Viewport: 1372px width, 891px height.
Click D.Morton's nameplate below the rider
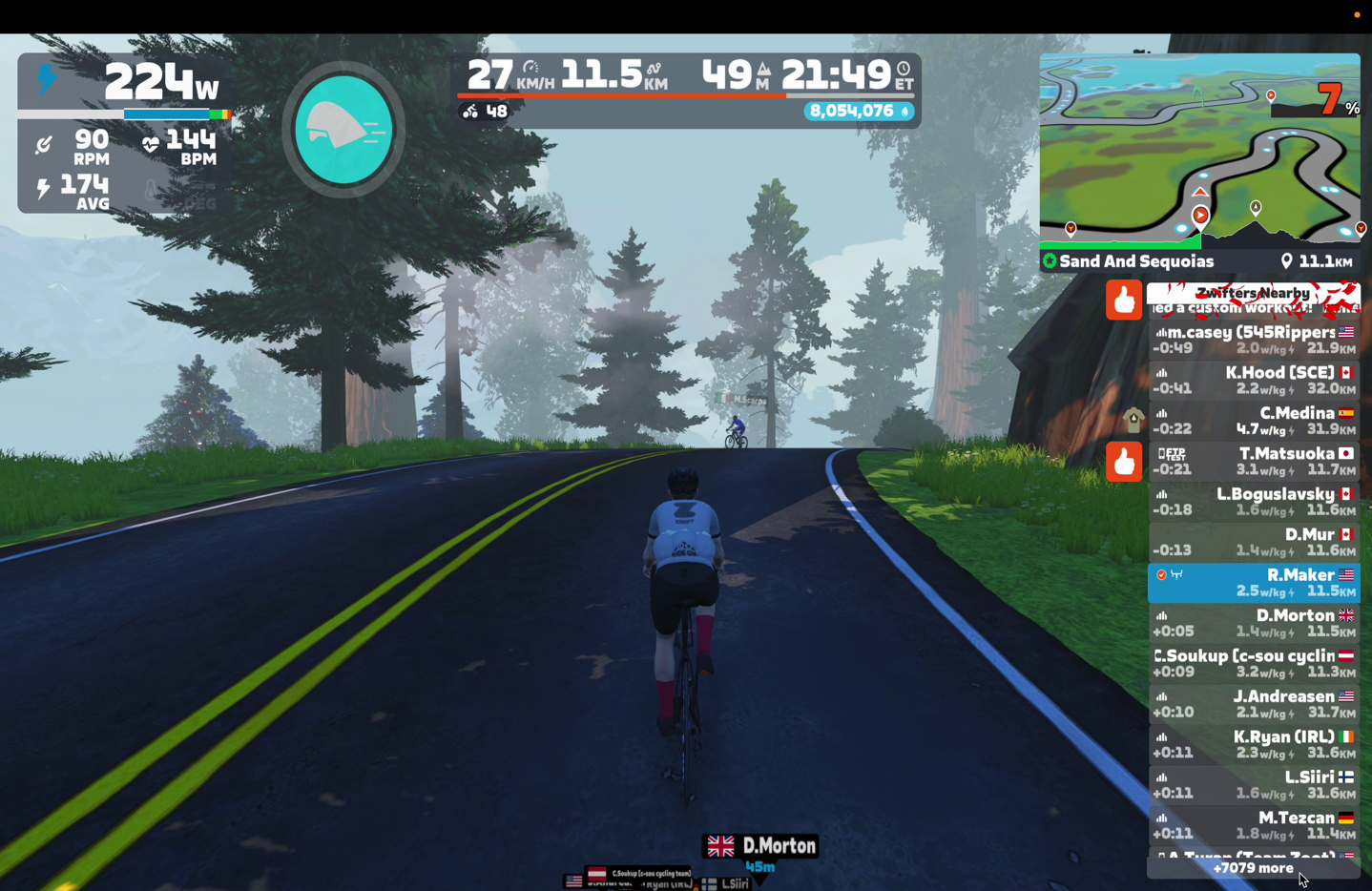pyautogui.click(x=760, y=846)
